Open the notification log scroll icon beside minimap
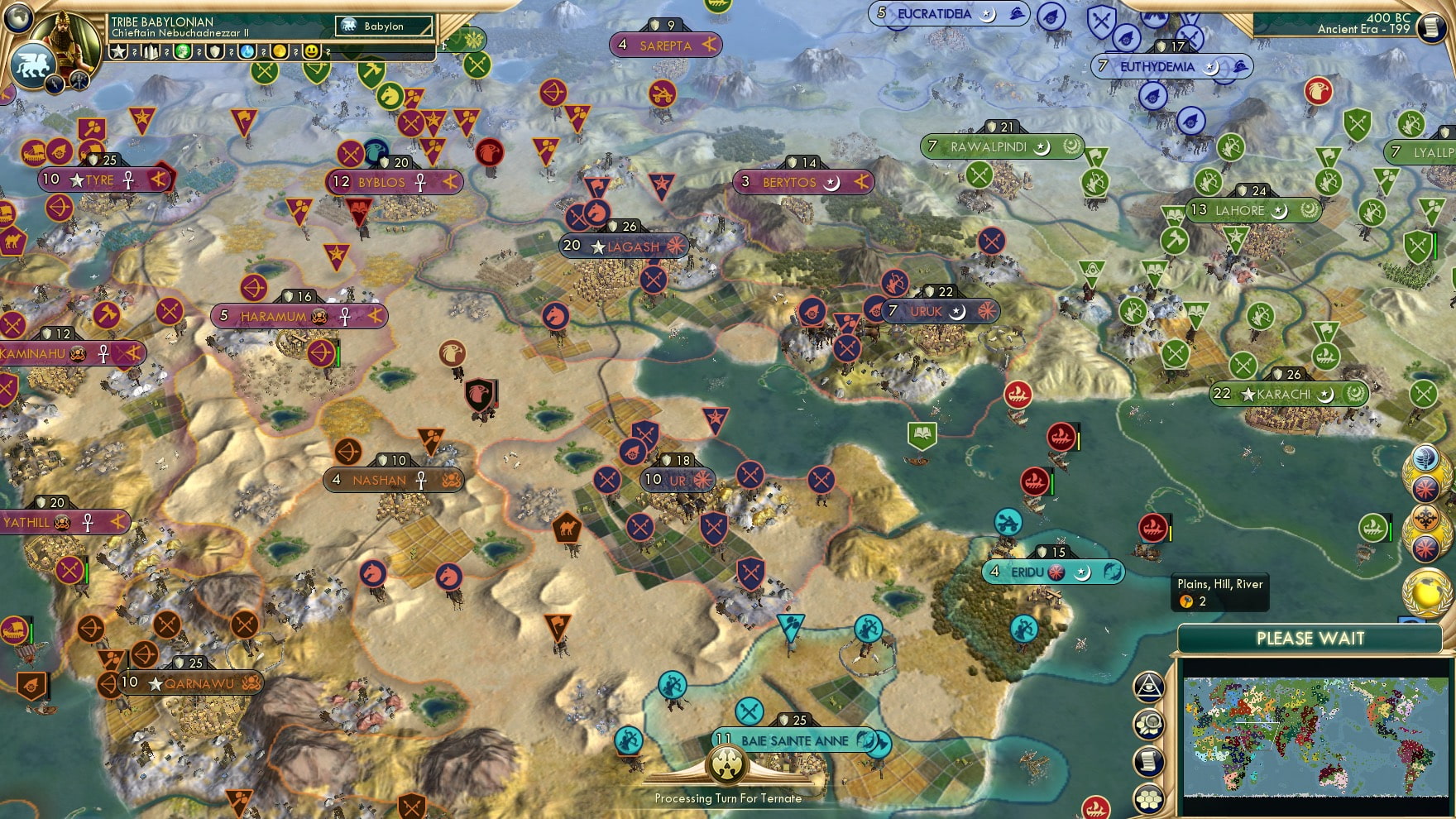Image resolution: width=1456 pixels, height=819 pixels. tap(1148, 760)
